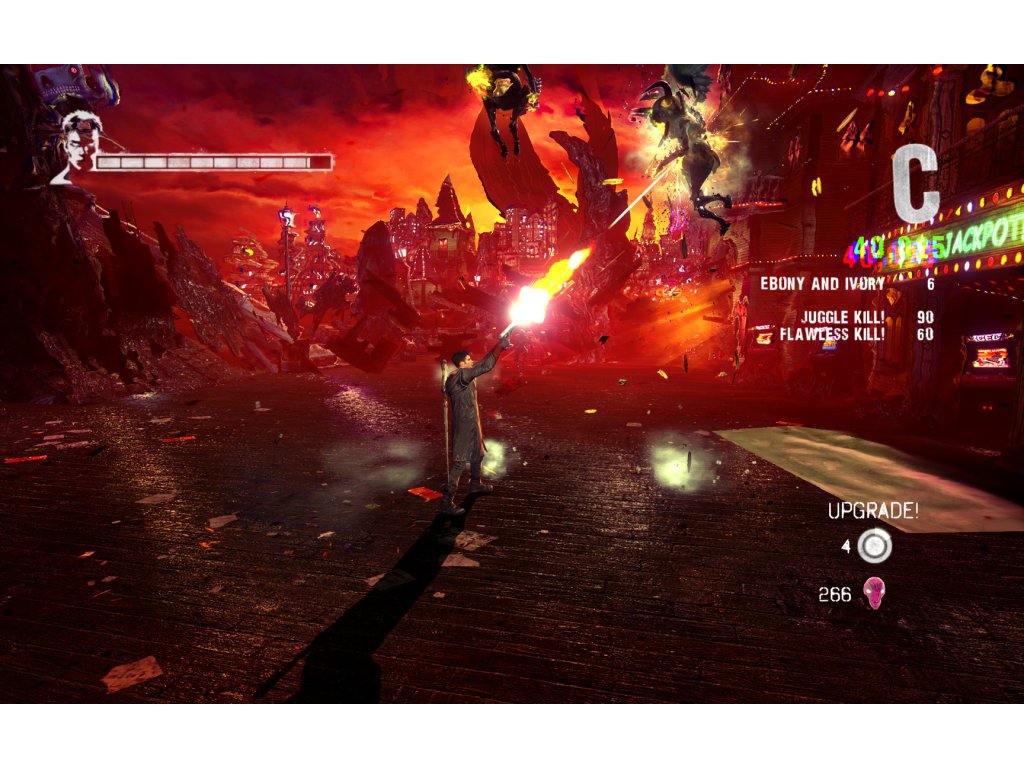Click Dante's portrait icon

pyautogui.click(x=78, y=146)
